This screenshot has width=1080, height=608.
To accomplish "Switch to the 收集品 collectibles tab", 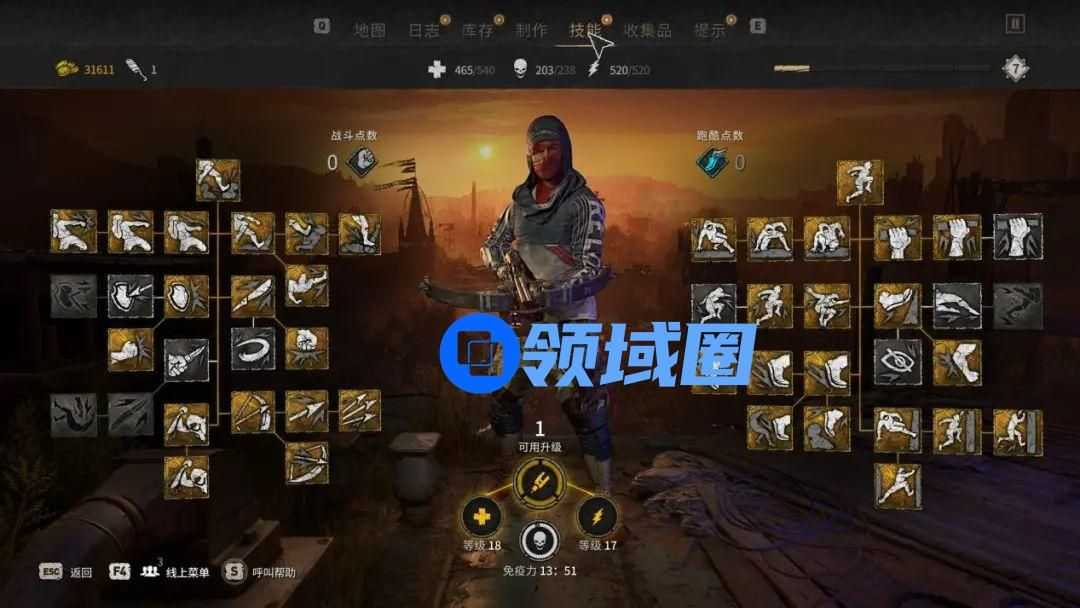I will click(x=647, y=30).
